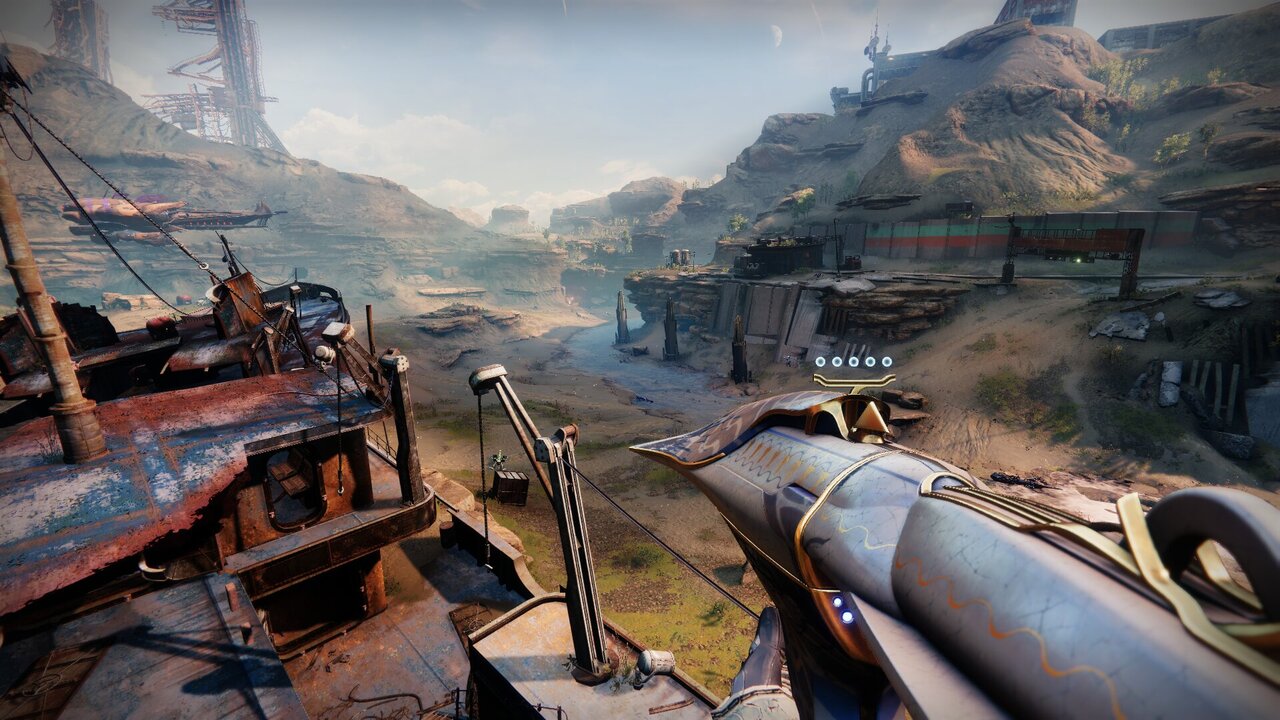Image resolution: width=1280 pixels, height=720 pixels.
Task: Toggle the bottom blue weapon frame light
Action: [x=847, y=616]
